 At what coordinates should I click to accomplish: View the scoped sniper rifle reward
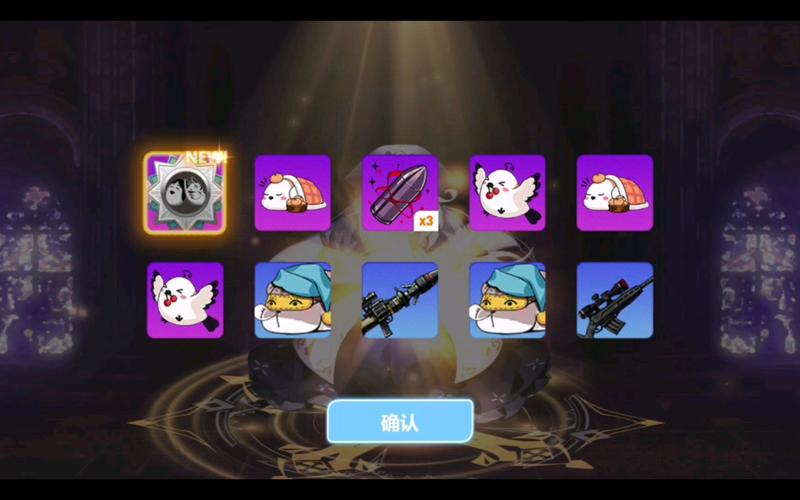(x=614, y=300)
